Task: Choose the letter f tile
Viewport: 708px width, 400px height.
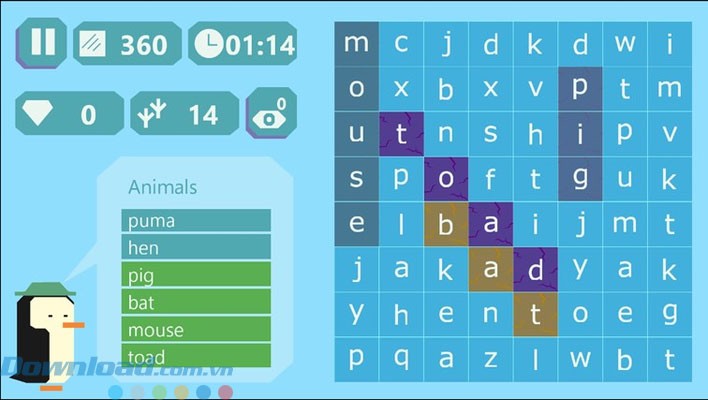Action: pos(491,179)
